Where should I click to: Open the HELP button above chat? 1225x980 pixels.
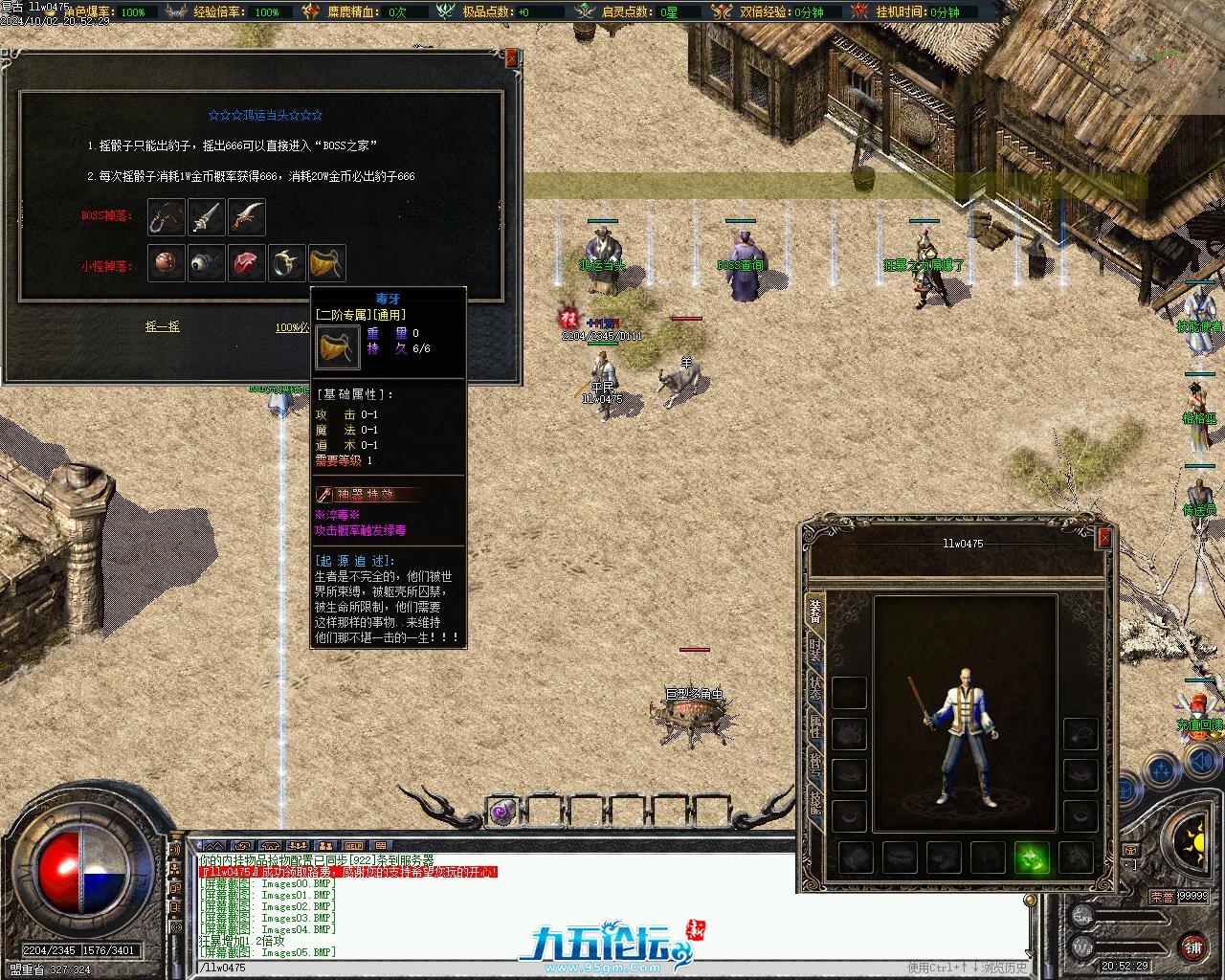354,846
